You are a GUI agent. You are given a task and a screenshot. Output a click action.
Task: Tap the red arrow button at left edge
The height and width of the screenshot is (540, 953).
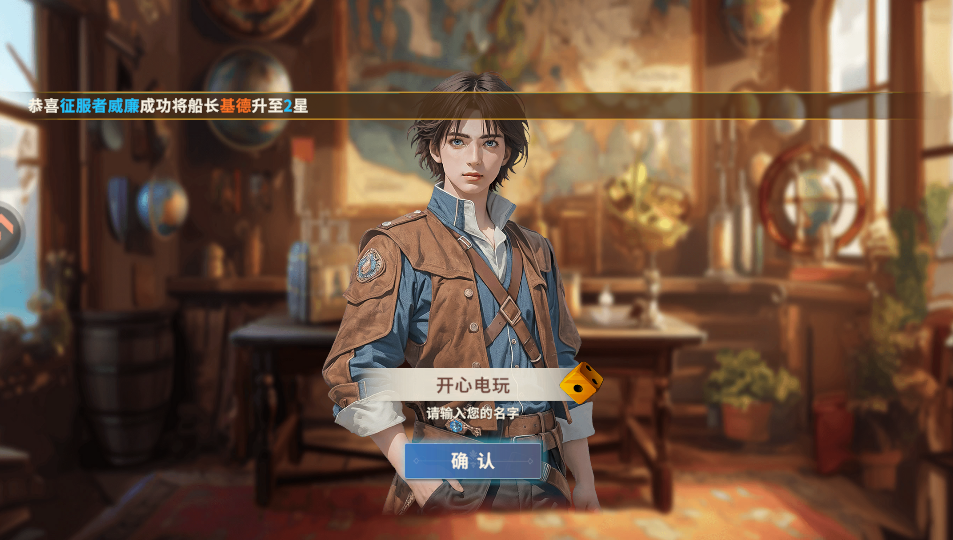[8, 232]
